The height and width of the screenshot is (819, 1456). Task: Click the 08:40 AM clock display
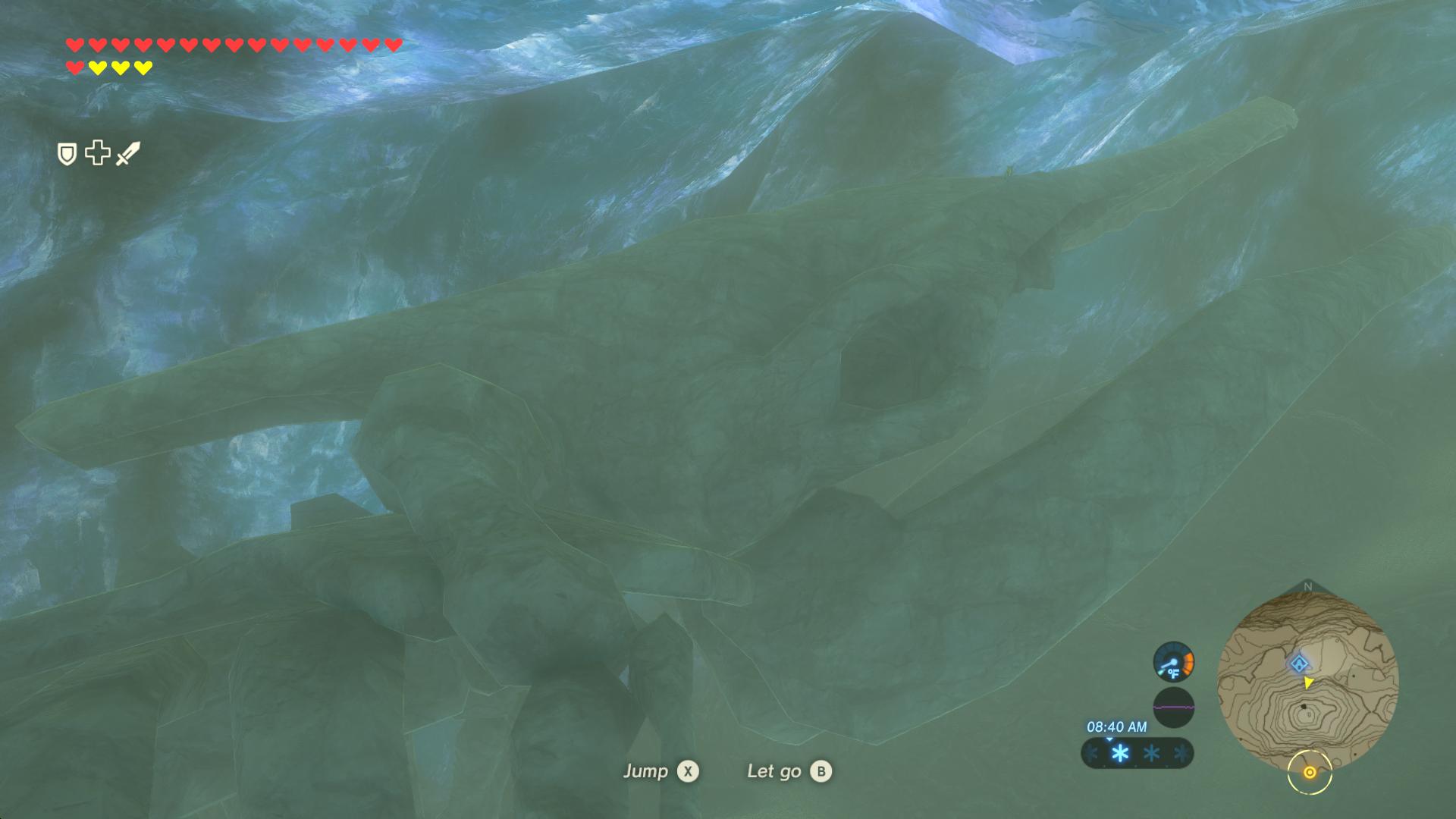[1117, 726]
